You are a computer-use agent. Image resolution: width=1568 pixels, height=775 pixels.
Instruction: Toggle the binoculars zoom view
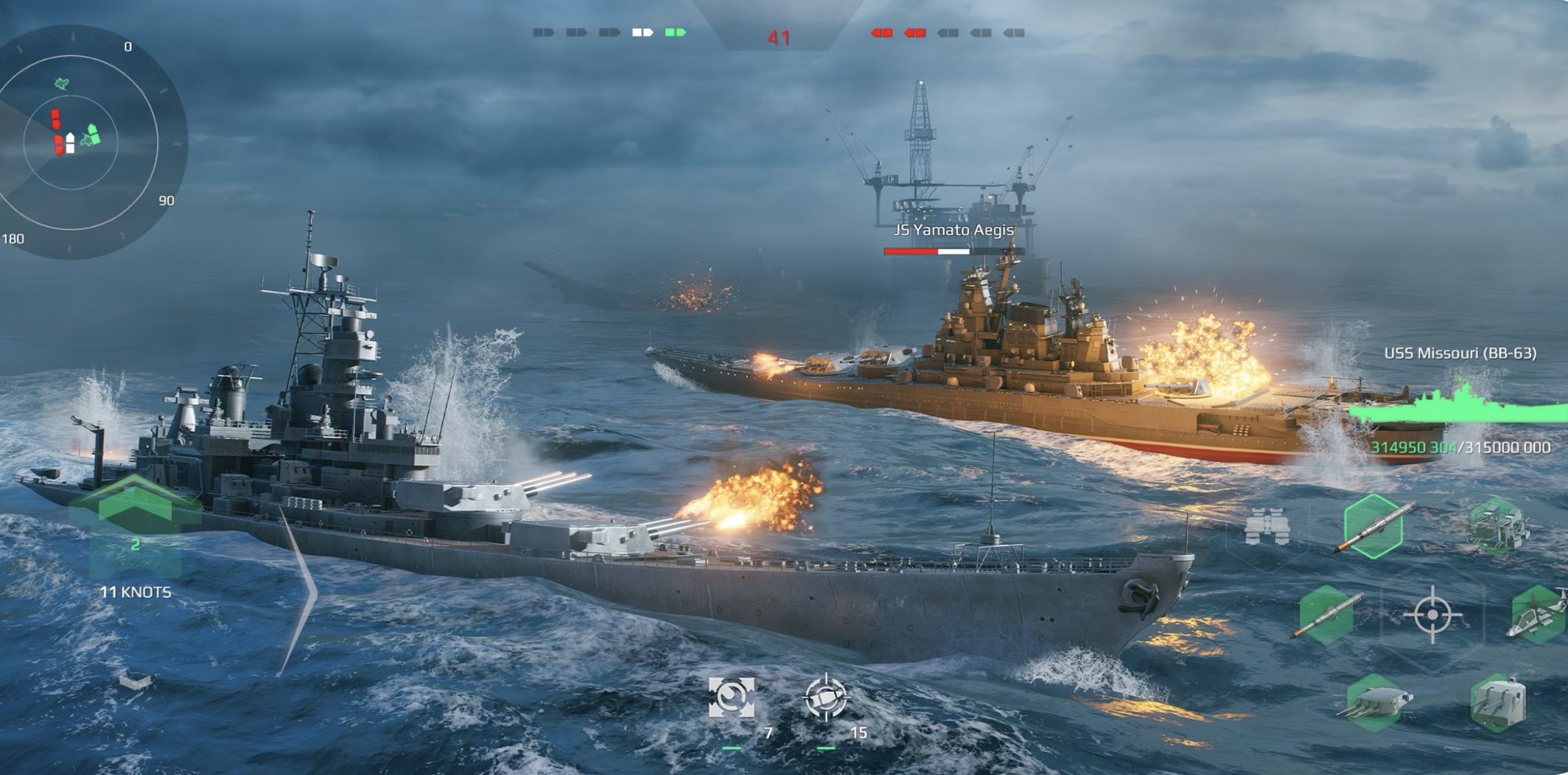(1267, 527)
